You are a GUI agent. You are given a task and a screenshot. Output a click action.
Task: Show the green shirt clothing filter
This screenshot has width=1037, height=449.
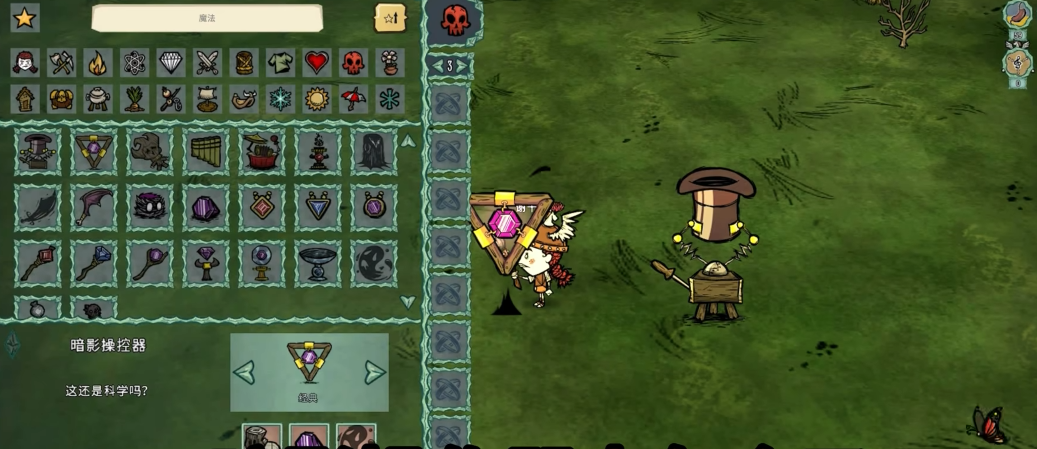280,63
